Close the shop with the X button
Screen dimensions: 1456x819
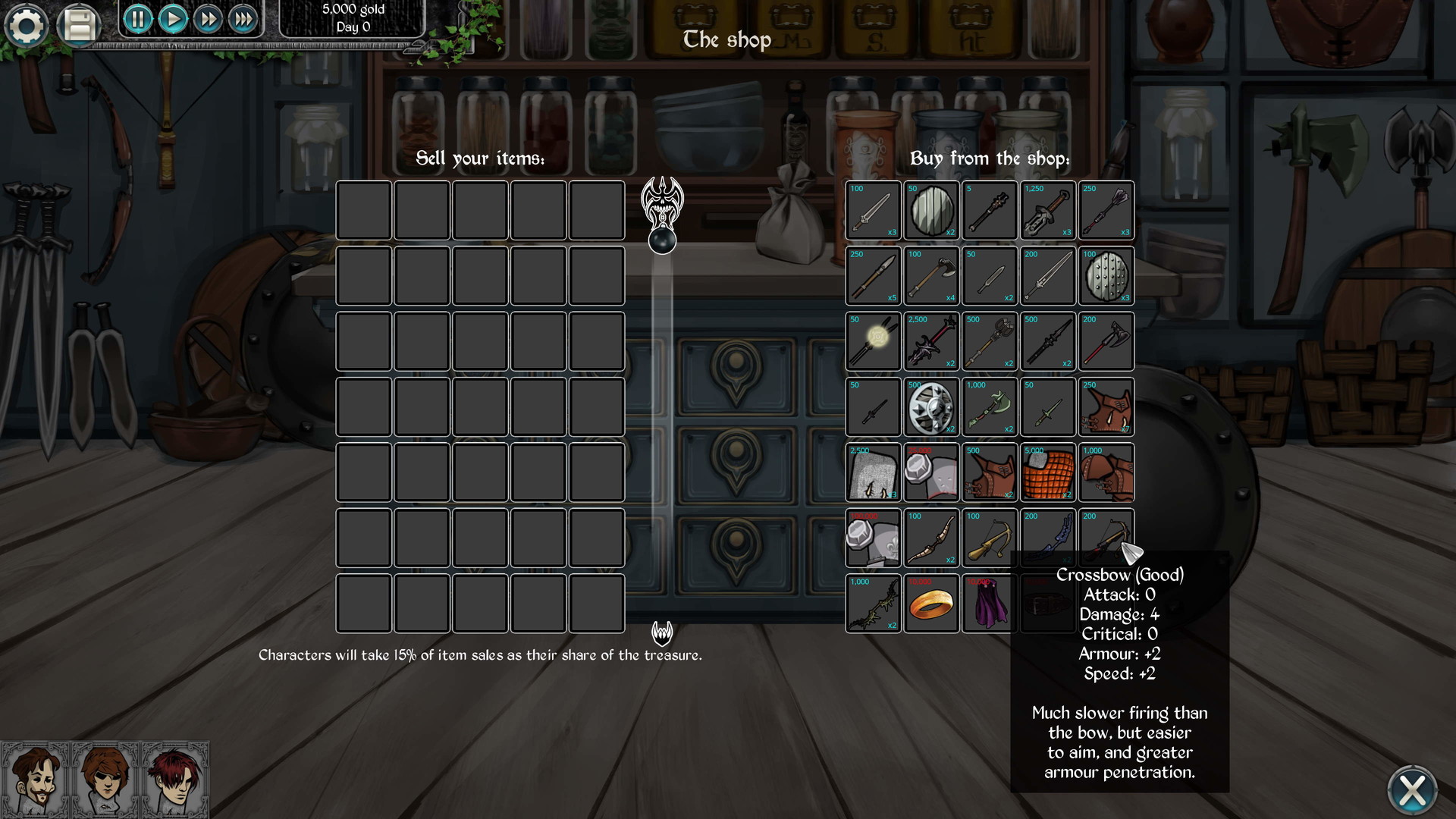point(1410,790)
